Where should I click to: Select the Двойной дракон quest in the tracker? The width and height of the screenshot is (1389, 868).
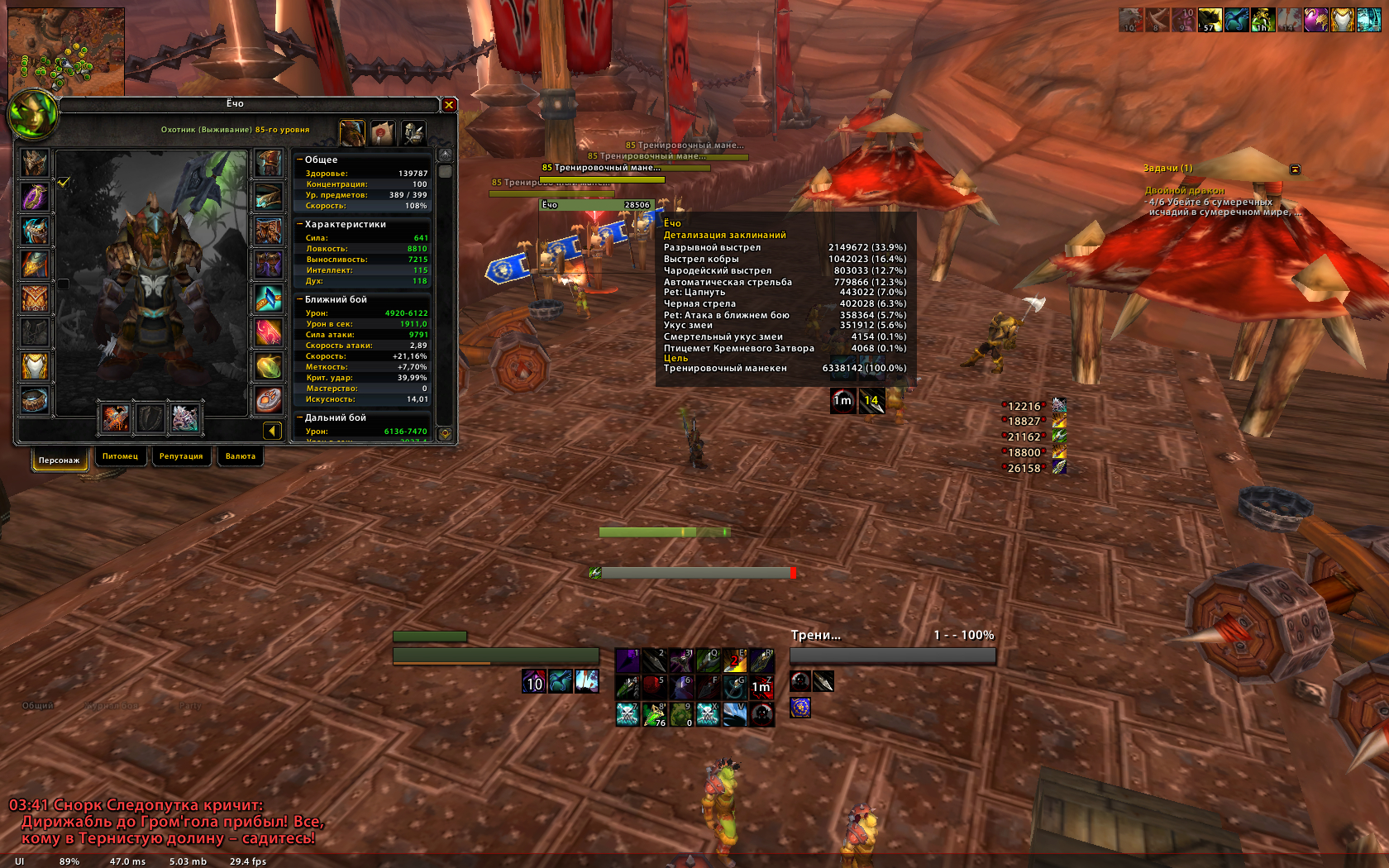coord(1184,190)
